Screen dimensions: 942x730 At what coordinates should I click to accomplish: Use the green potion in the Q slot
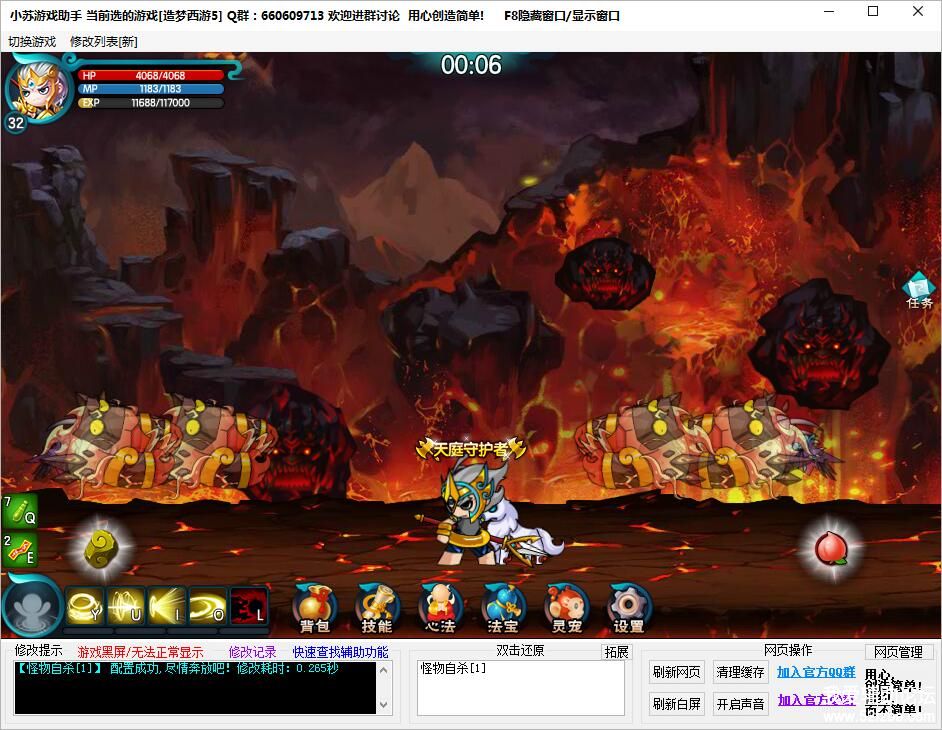19,511
